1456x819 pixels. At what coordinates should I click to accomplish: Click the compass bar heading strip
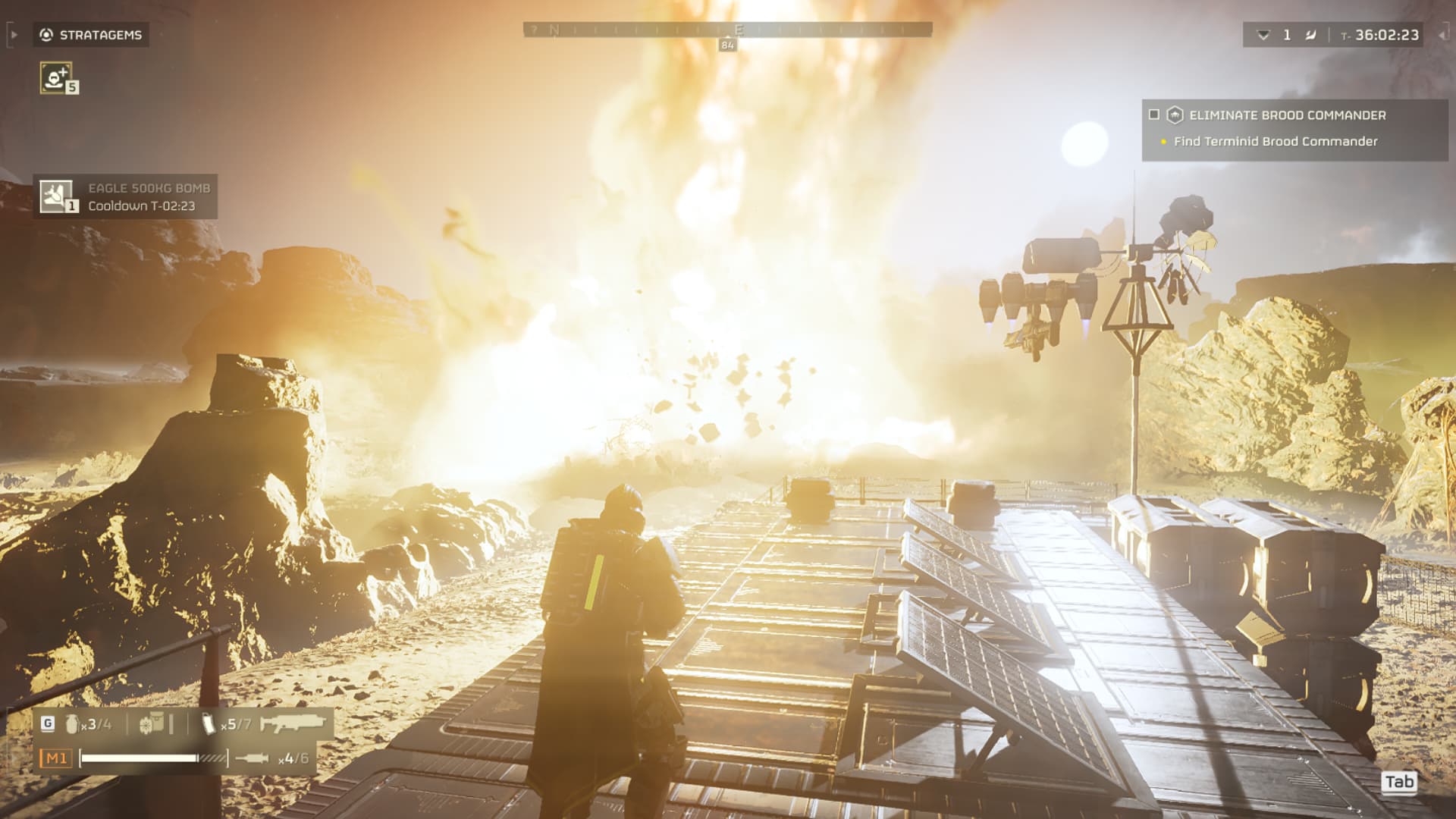tap(727, 30)
